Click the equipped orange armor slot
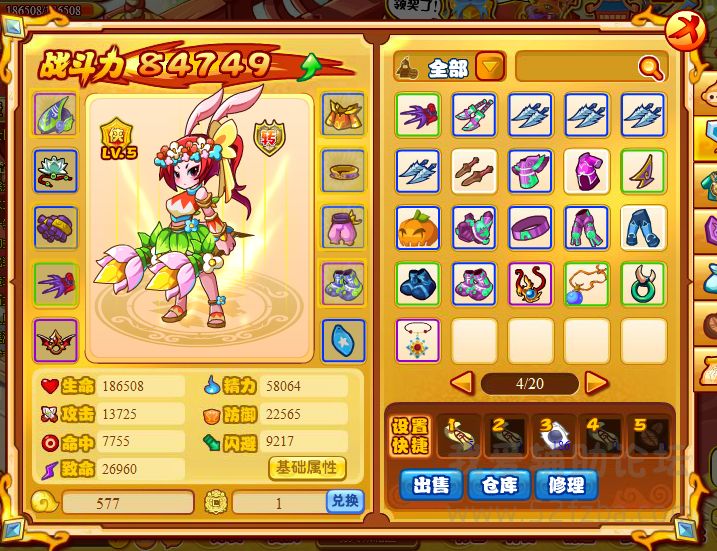Screen dimensions: 717x551 (343, 115)
